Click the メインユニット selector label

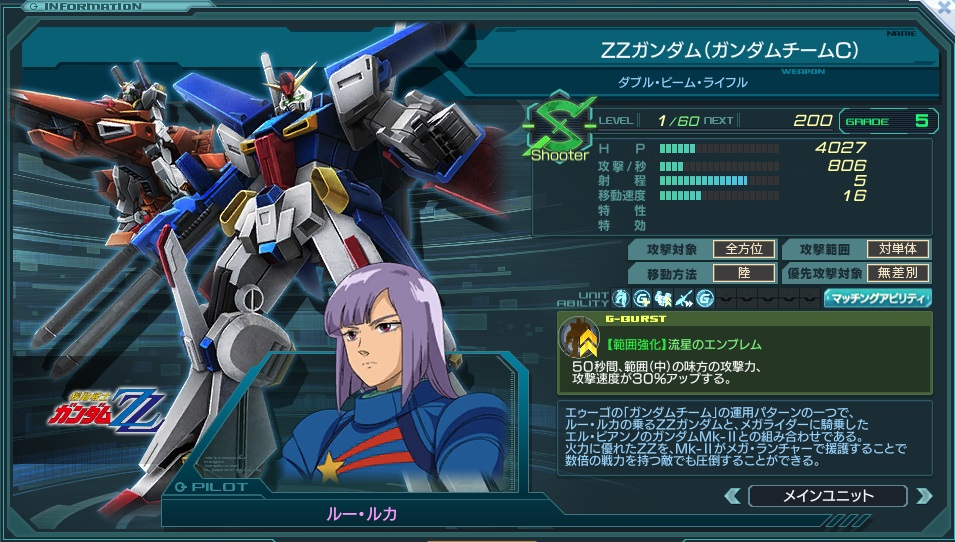[827, 496]
